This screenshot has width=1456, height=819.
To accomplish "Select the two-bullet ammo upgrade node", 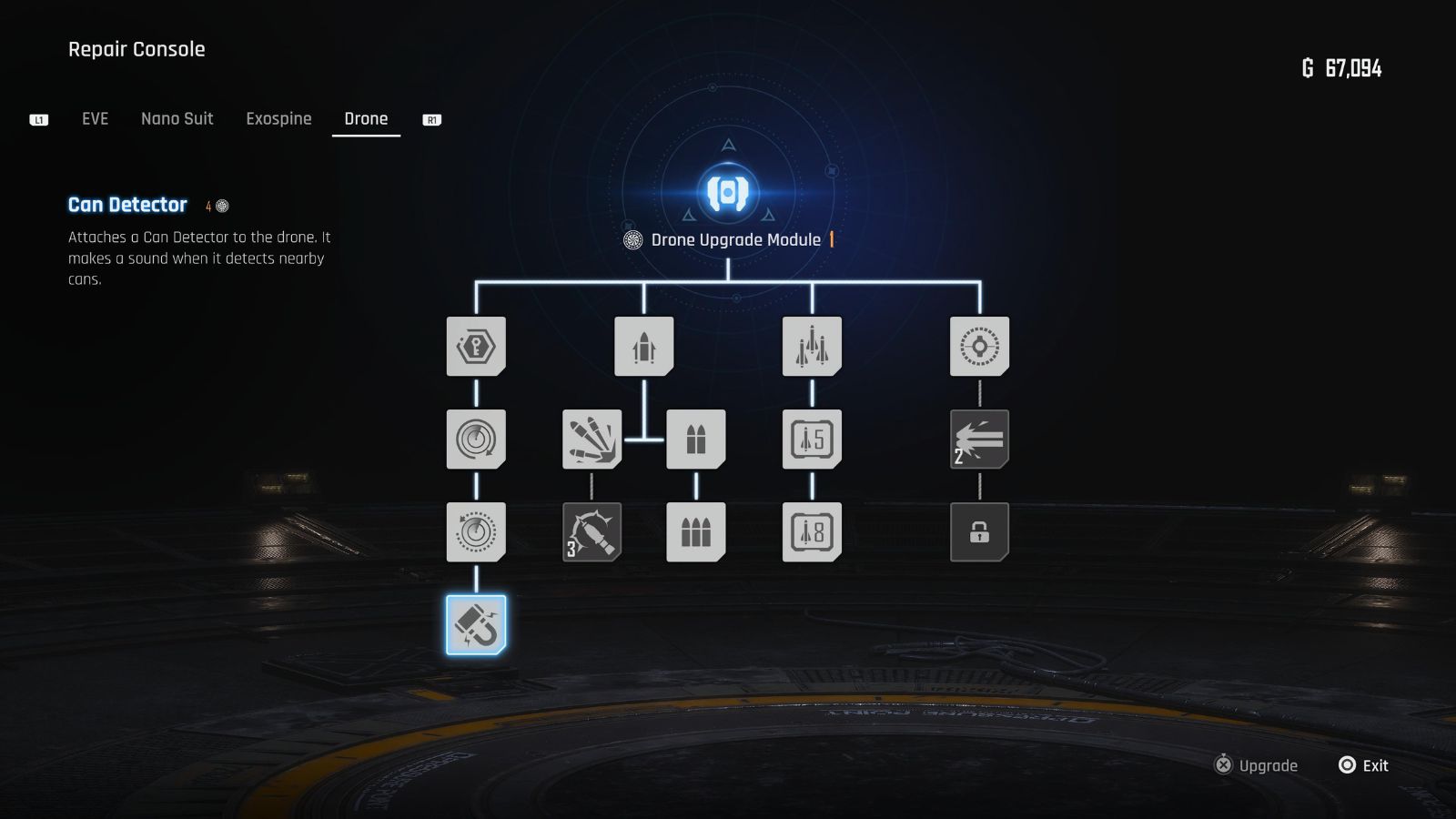I will coord(696,439).
